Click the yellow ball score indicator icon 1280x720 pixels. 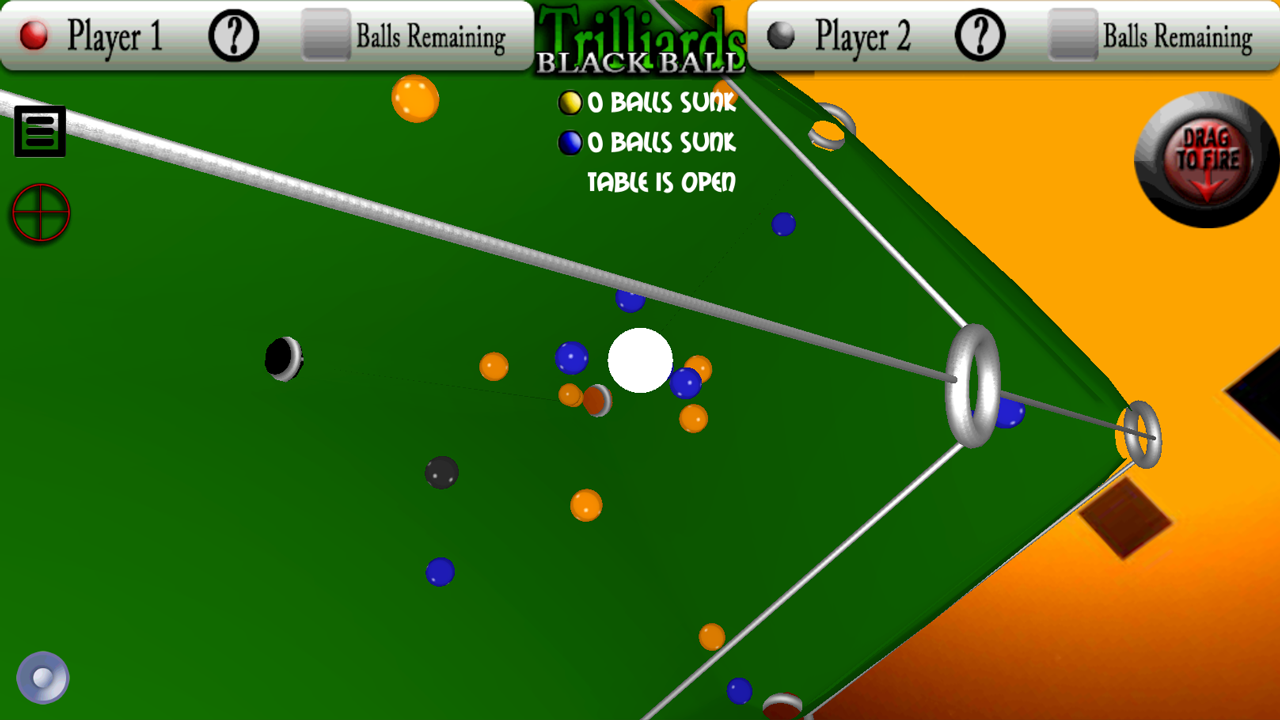[570, 102]
